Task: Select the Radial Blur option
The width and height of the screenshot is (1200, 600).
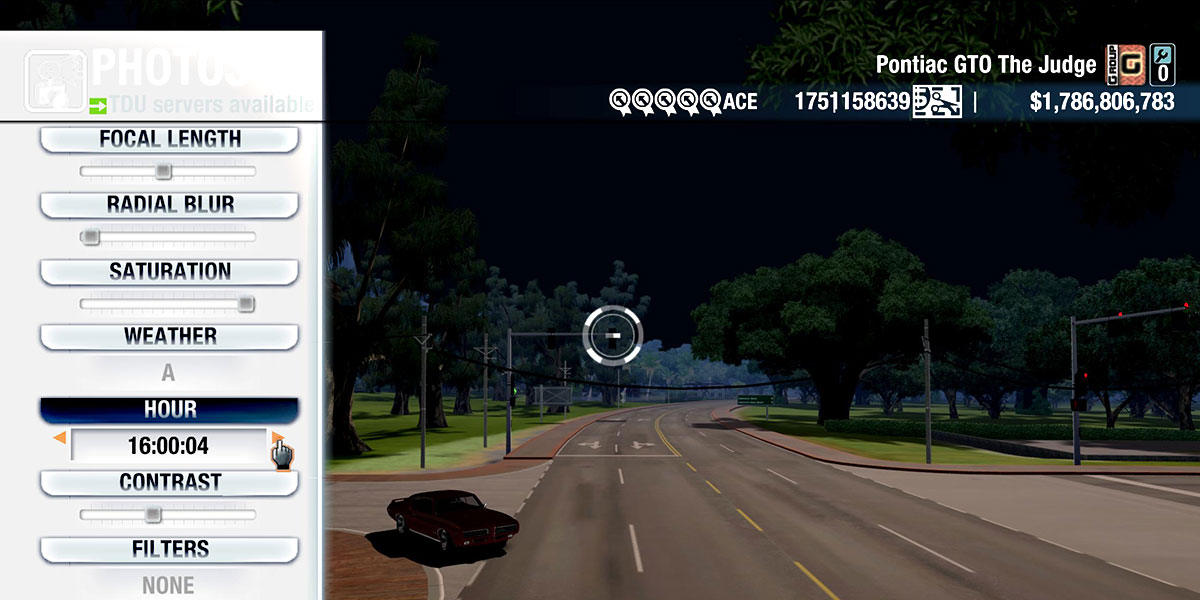Action: (x=169, y=205)
